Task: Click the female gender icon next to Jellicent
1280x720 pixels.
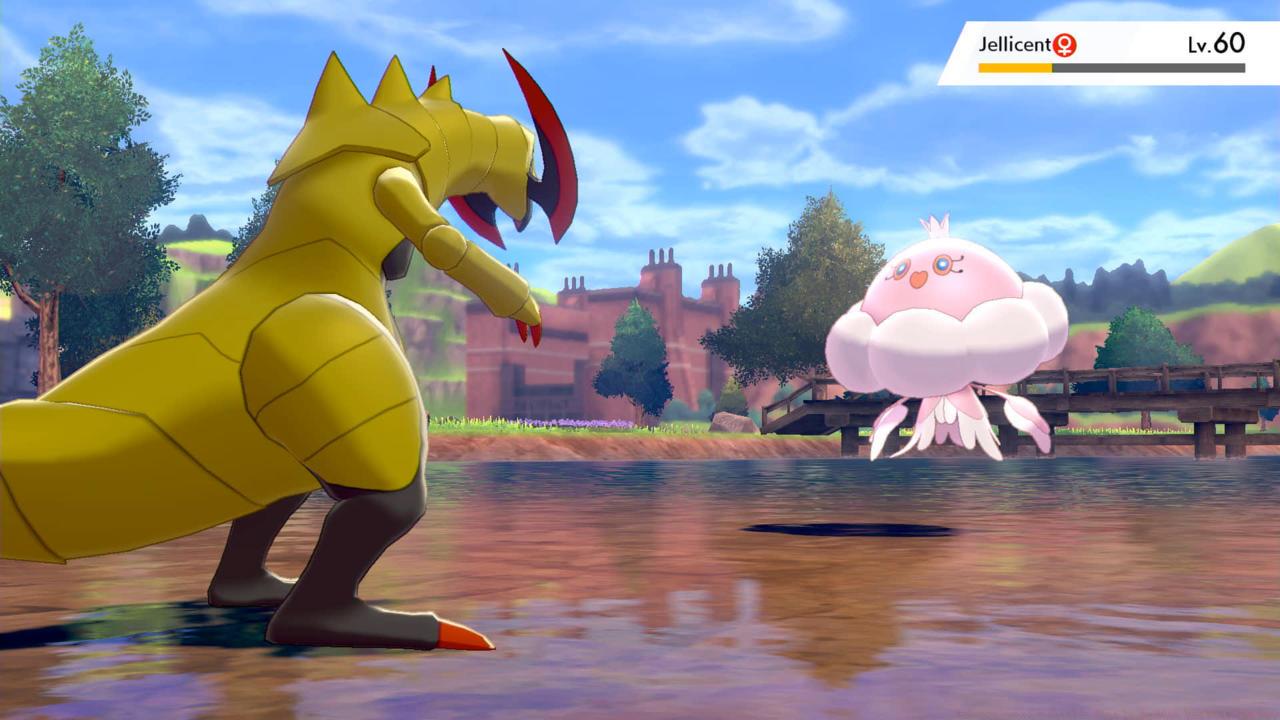Action: 1063,45
